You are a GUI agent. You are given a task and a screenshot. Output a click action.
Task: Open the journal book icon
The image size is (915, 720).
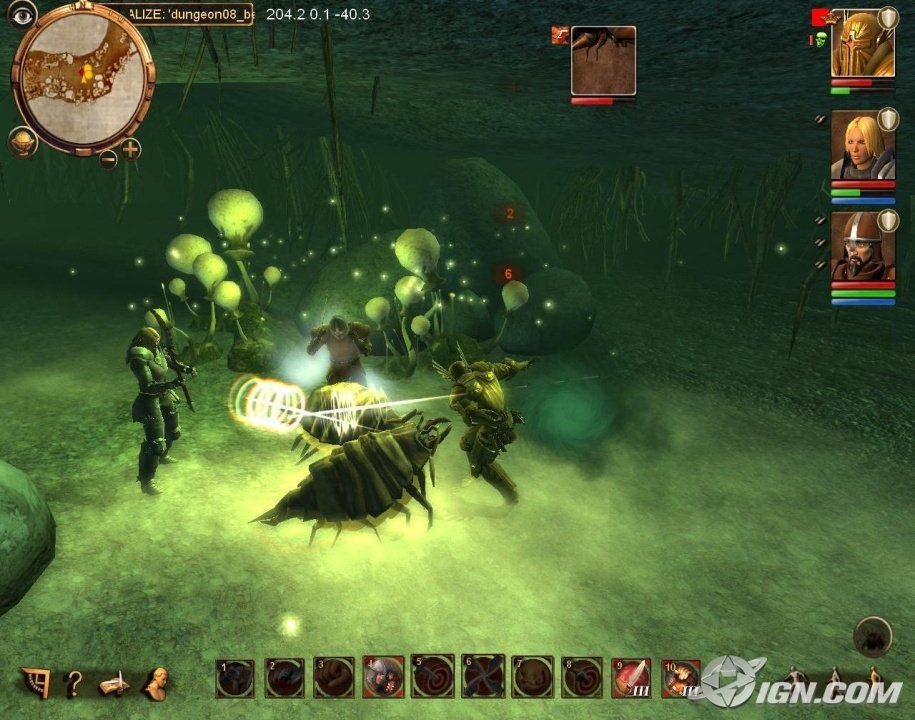[x=113, y=684]
